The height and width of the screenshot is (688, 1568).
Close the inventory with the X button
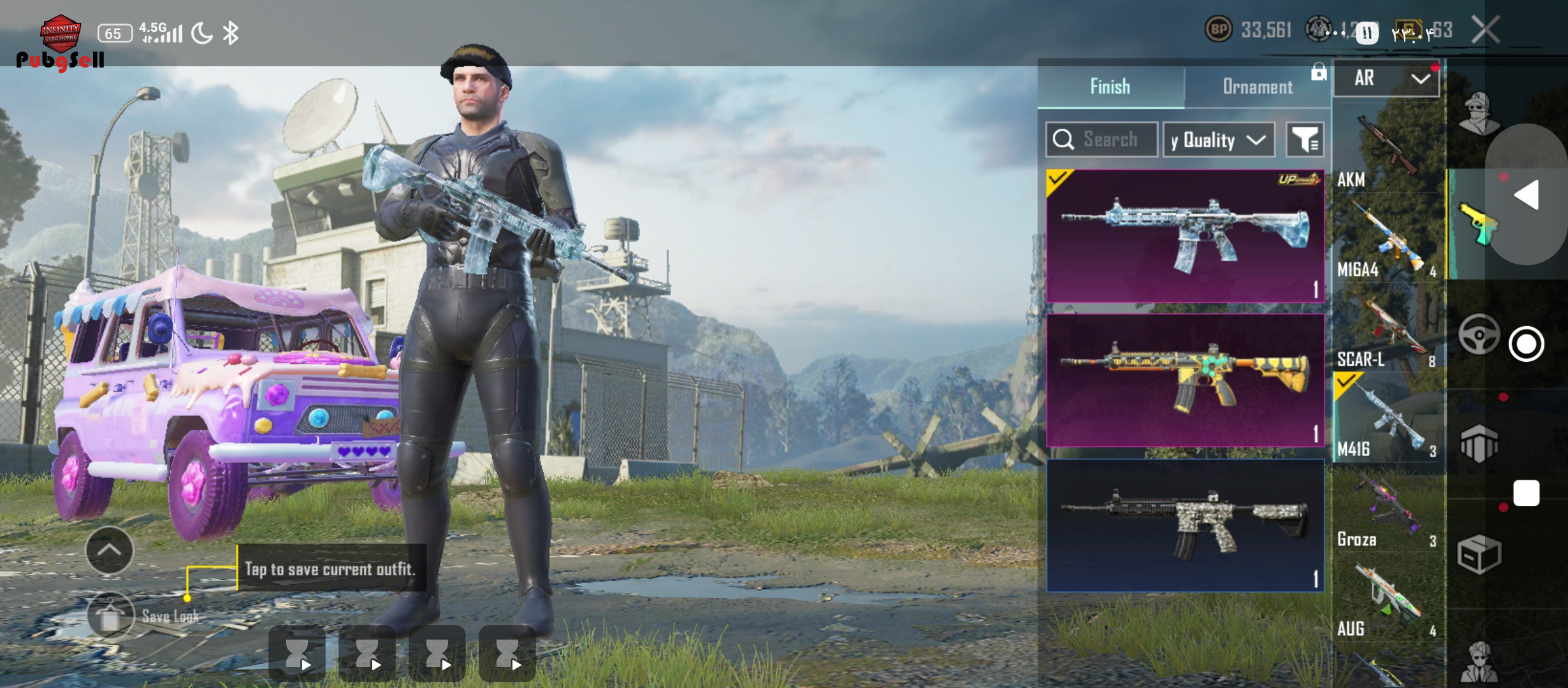click(1485, 30)
